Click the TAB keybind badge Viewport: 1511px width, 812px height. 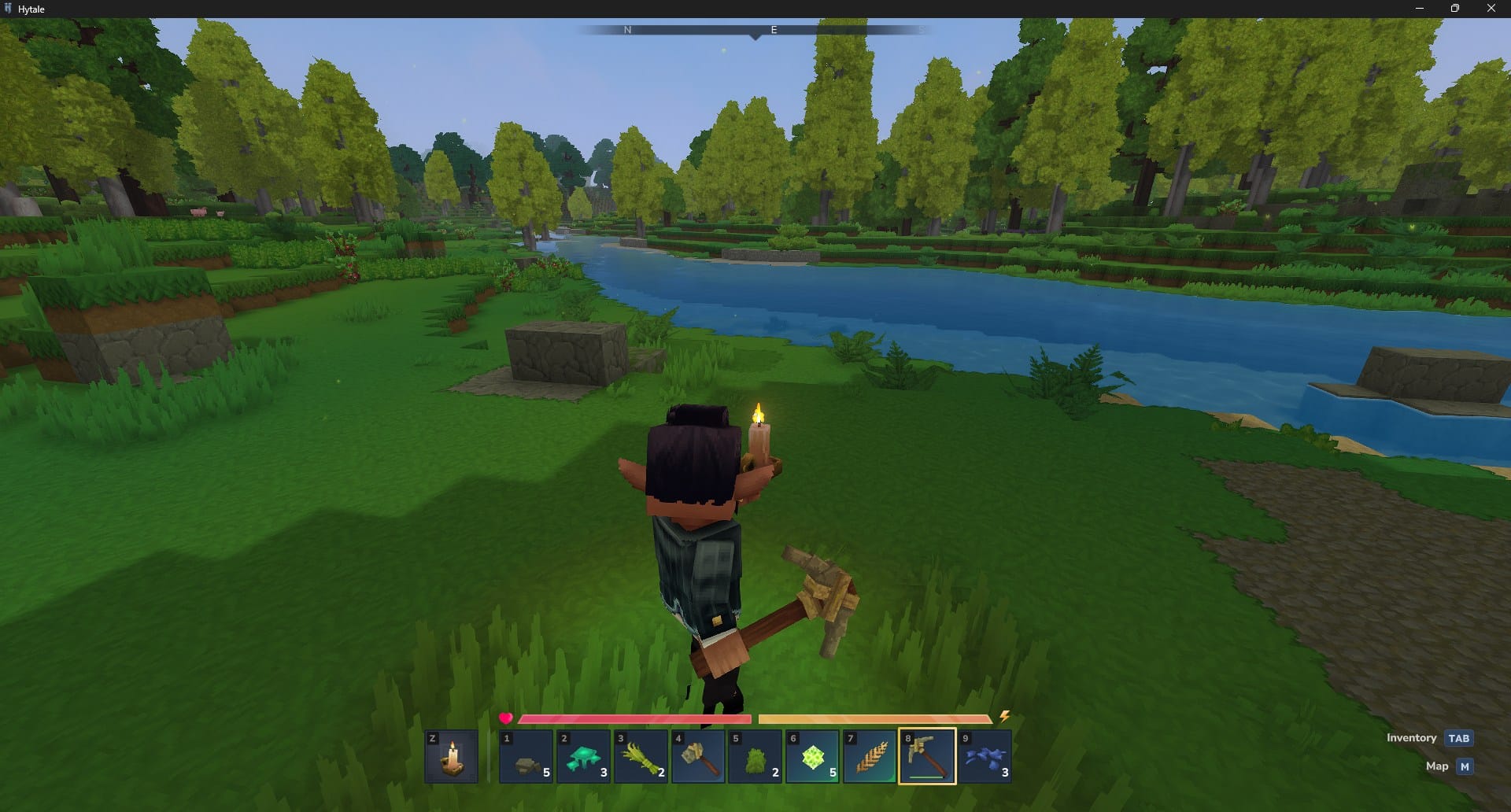click(1459, 738)
